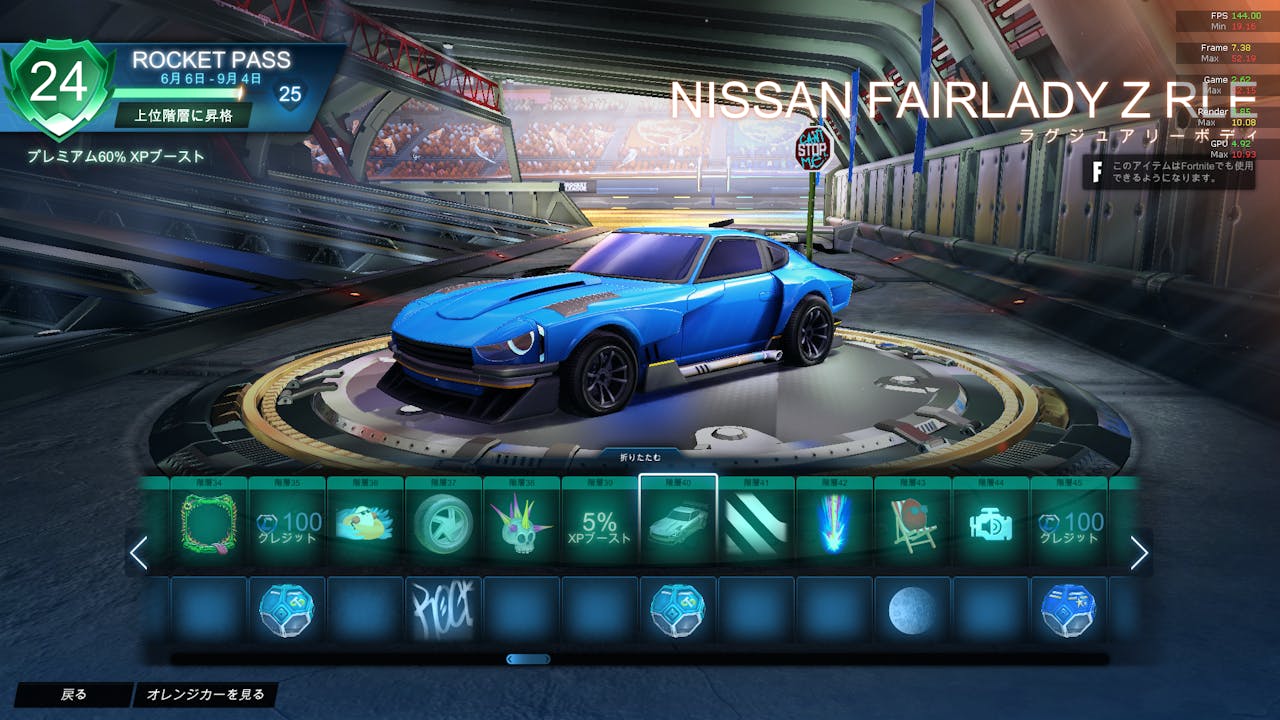This screenshot has height=720, width=1280.
Task: Click the 戻る back button
Action: tap(73, 695)
